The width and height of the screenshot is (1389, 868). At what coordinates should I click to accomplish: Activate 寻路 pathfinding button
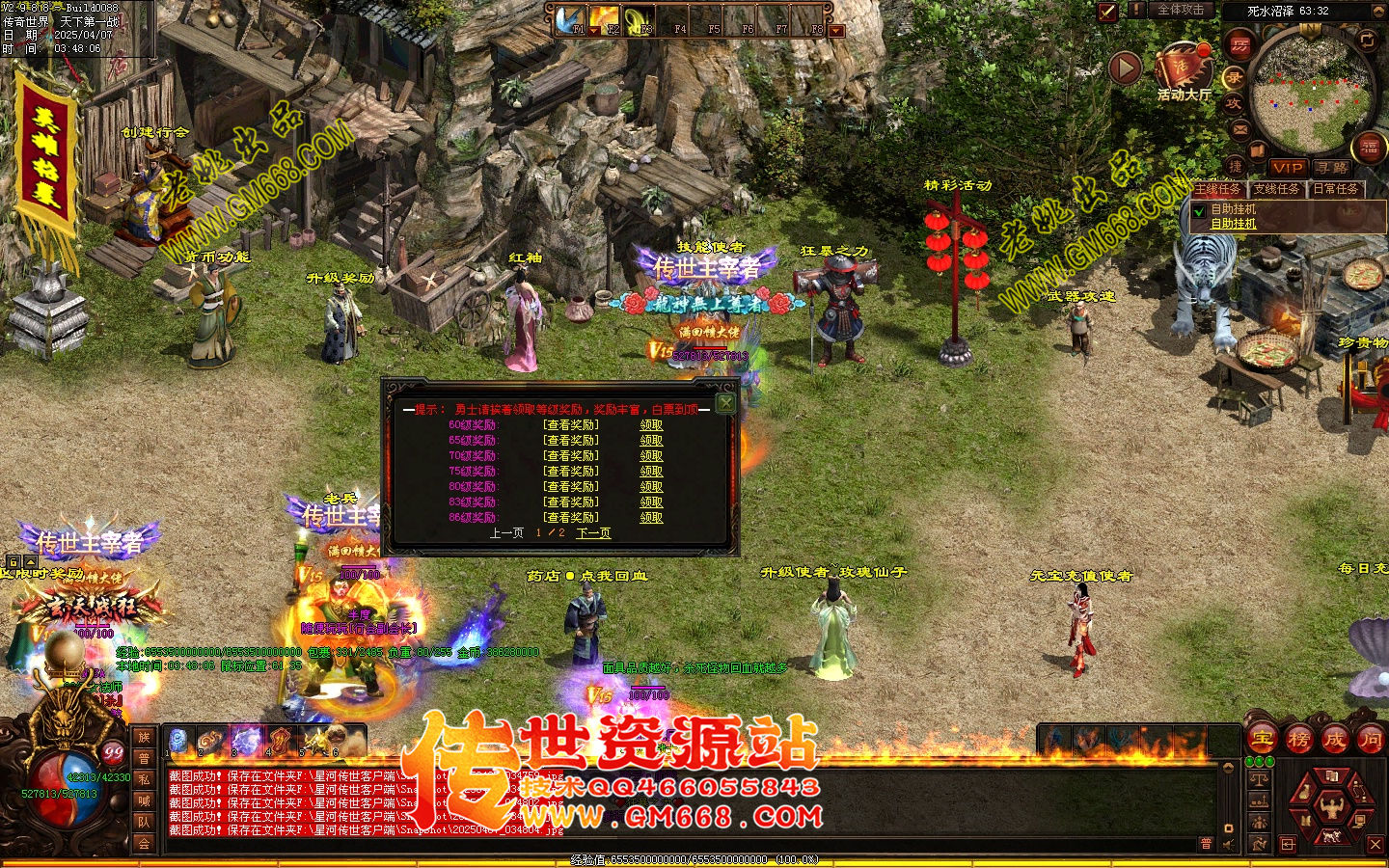pos(1331,168)
